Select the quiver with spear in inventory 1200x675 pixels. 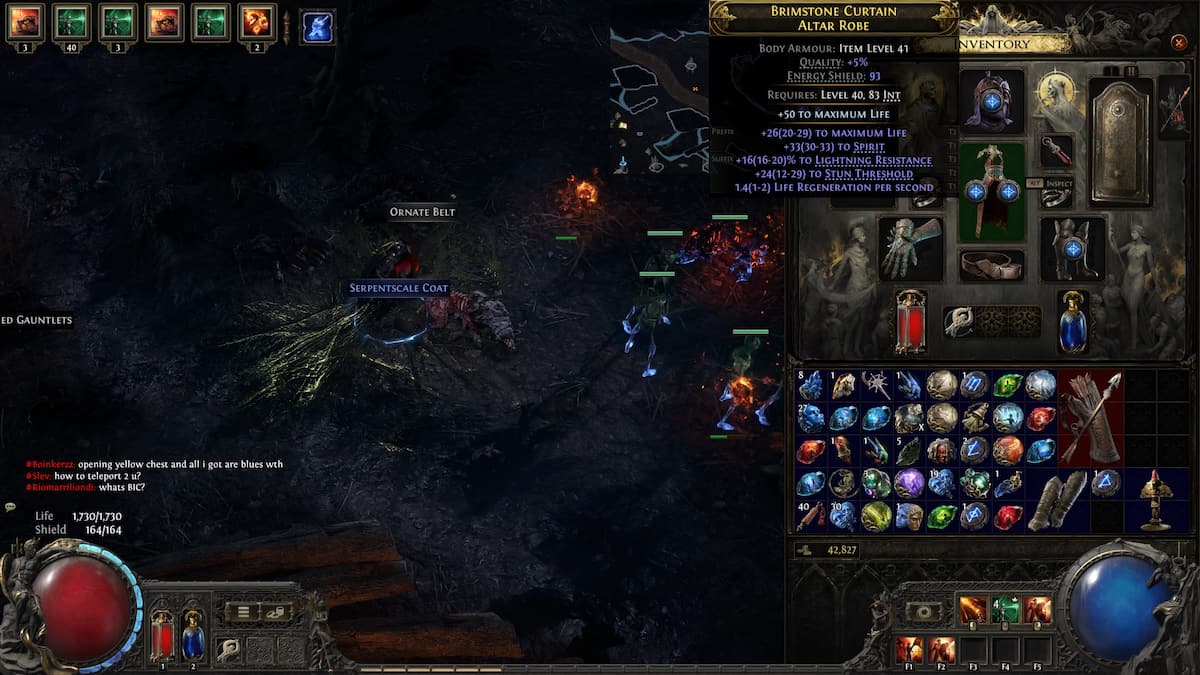(1091, 418)
